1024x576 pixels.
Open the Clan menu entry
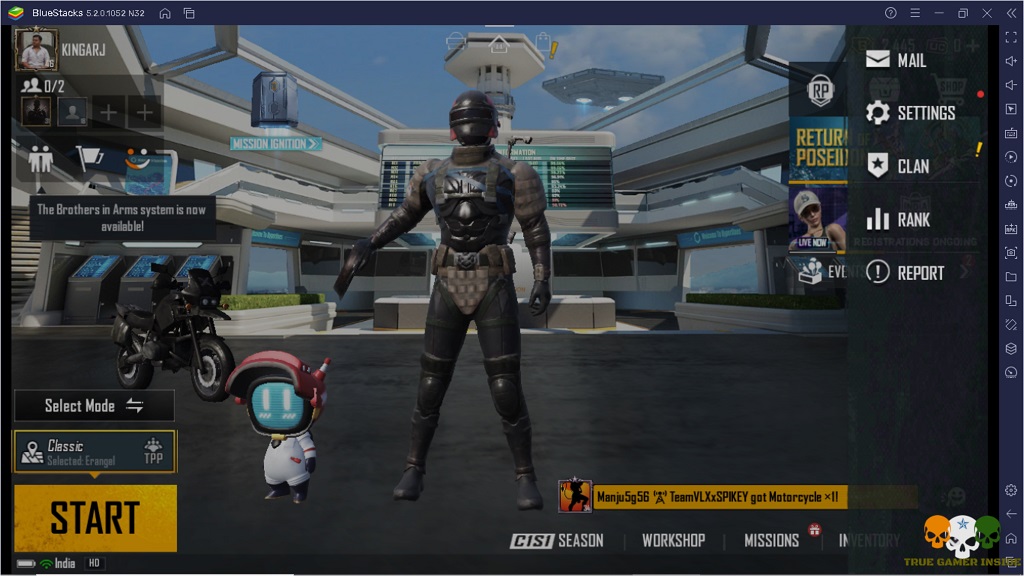(x=898, y=166)
